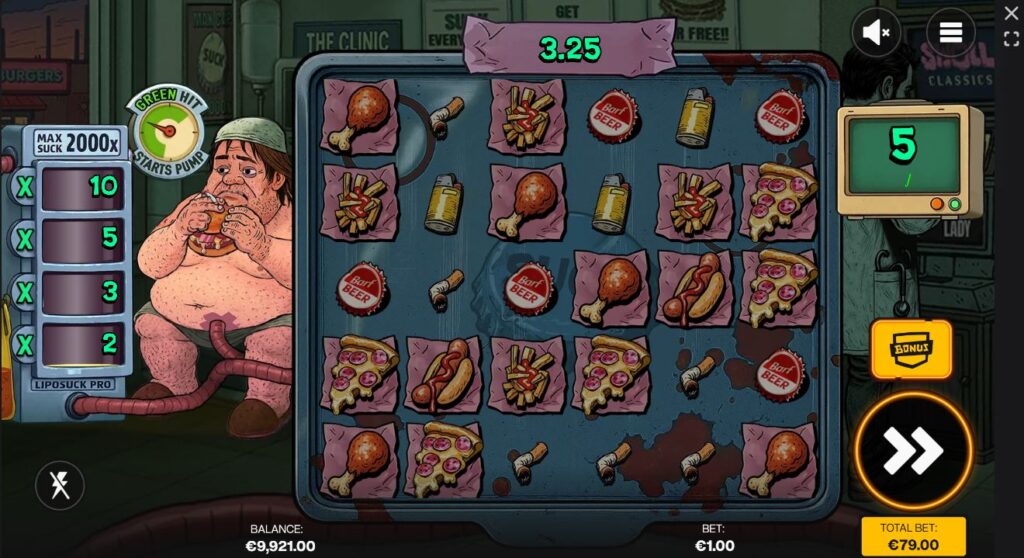Close the game with the X button
Image resolution: width=1024 pixels, height=558 pixels.
(1011, 14)
